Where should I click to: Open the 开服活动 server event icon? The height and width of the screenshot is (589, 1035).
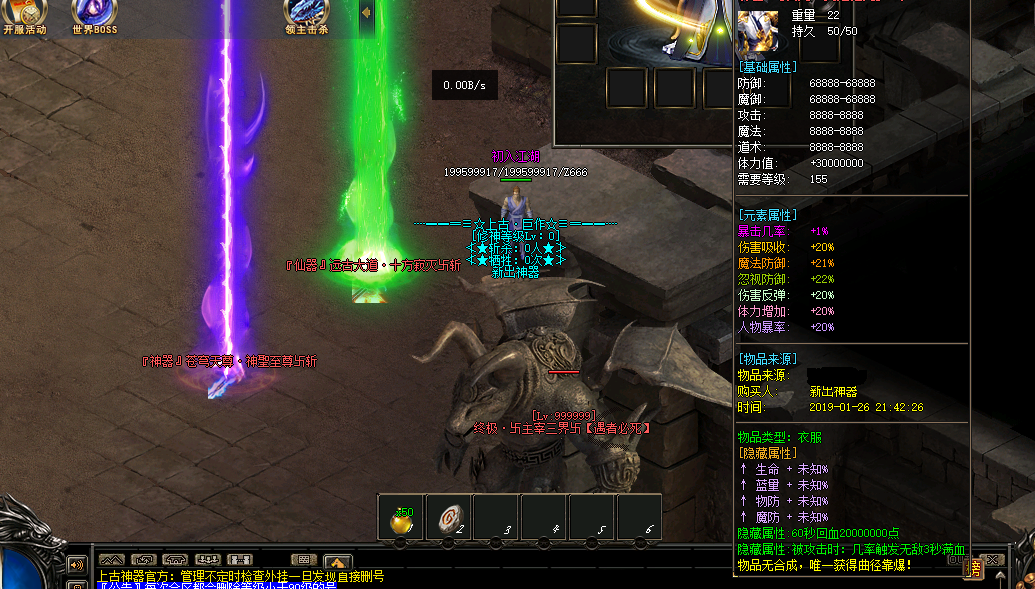pos(24,15)
